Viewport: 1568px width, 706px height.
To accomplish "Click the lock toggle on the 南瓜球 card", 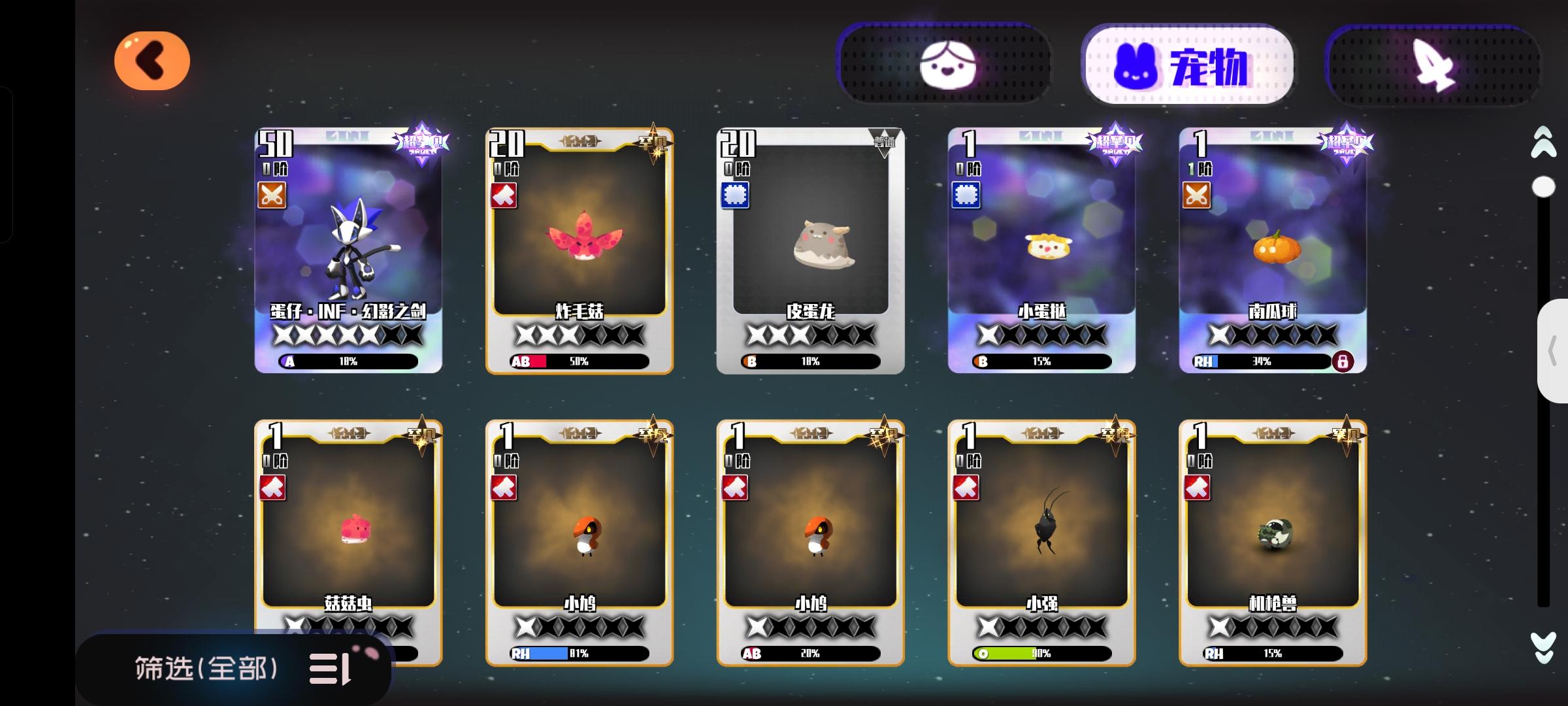I will tap(1343, 360).
